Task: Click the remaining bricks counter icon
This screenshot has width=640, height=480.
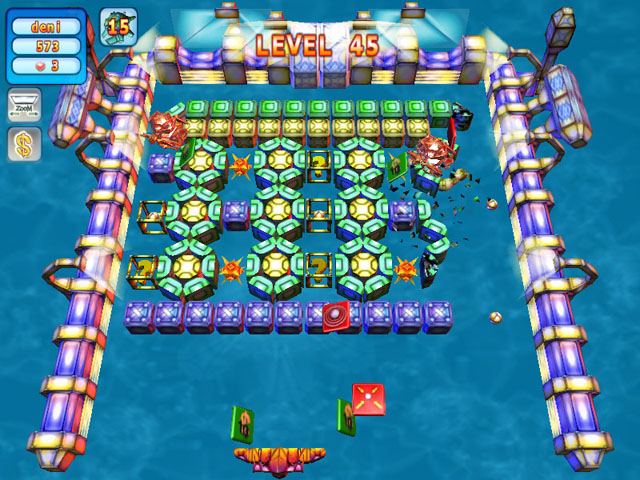Action: pyautogui.click(x=118, y=26)
